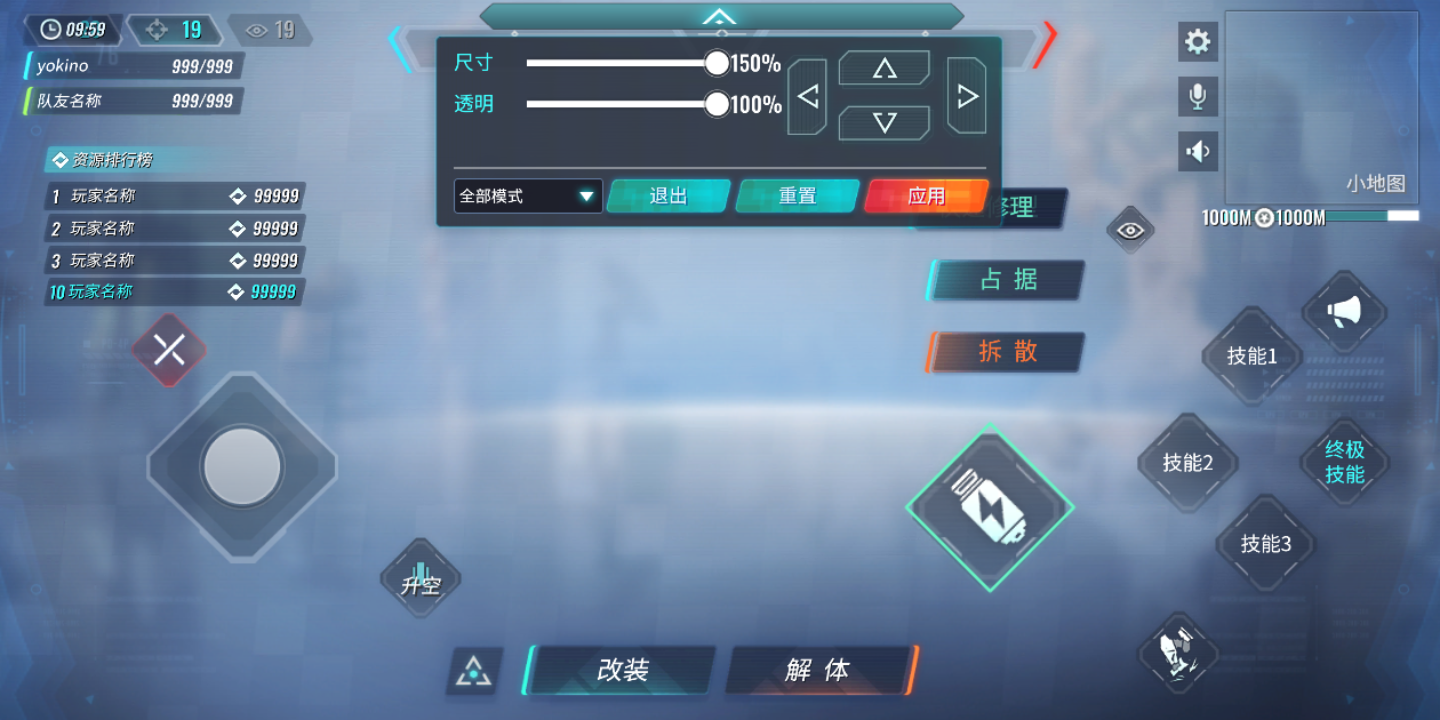Tap the 技能1 skill button
Viewport: 1440px width, 720px height.
click(x=1251, y=357)
